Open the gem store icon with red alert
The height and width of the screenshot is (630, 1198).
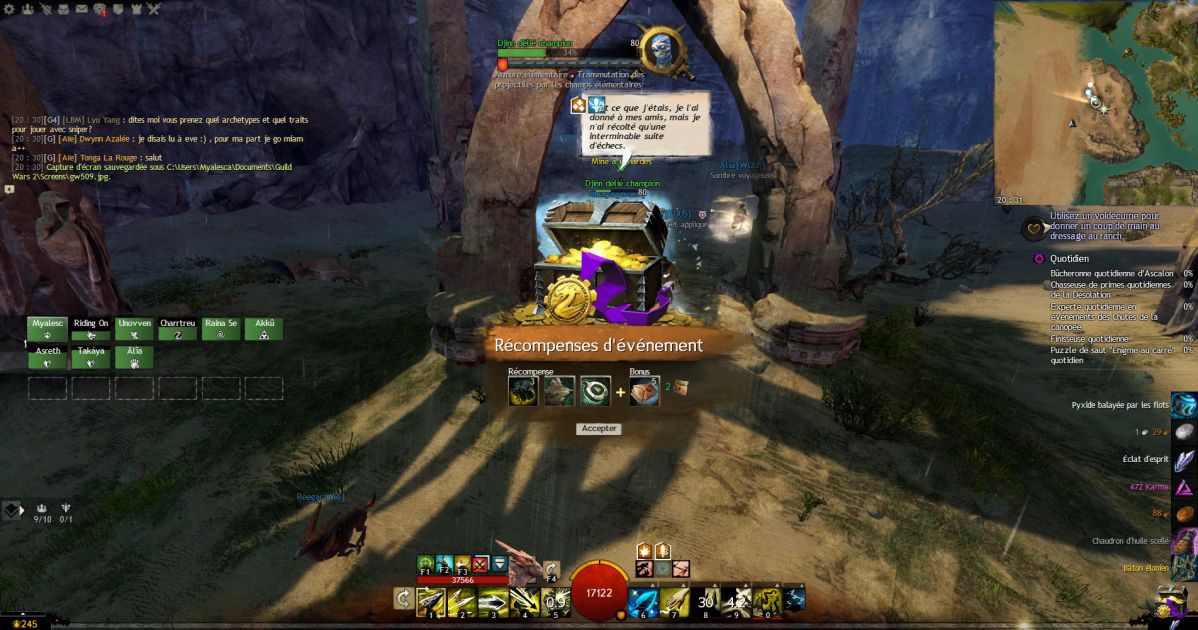click(100, 10)
